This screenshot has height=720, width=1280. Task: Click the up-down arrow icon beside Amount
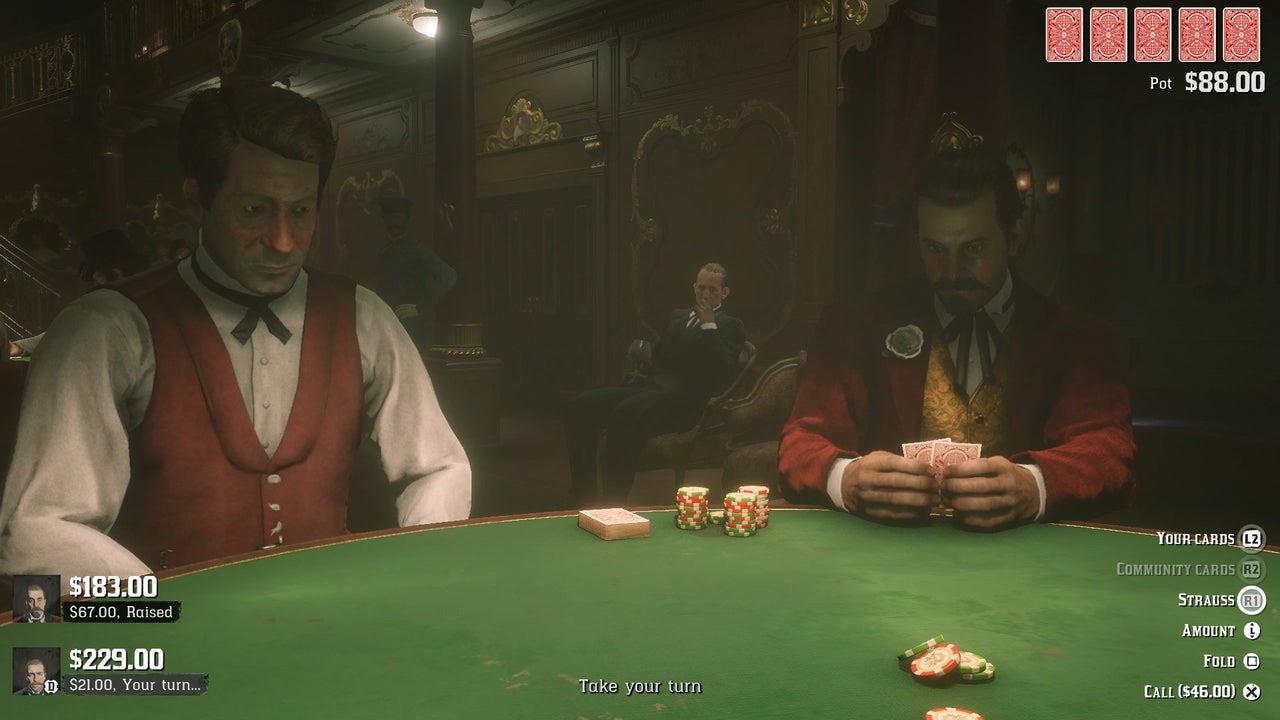1253,630
